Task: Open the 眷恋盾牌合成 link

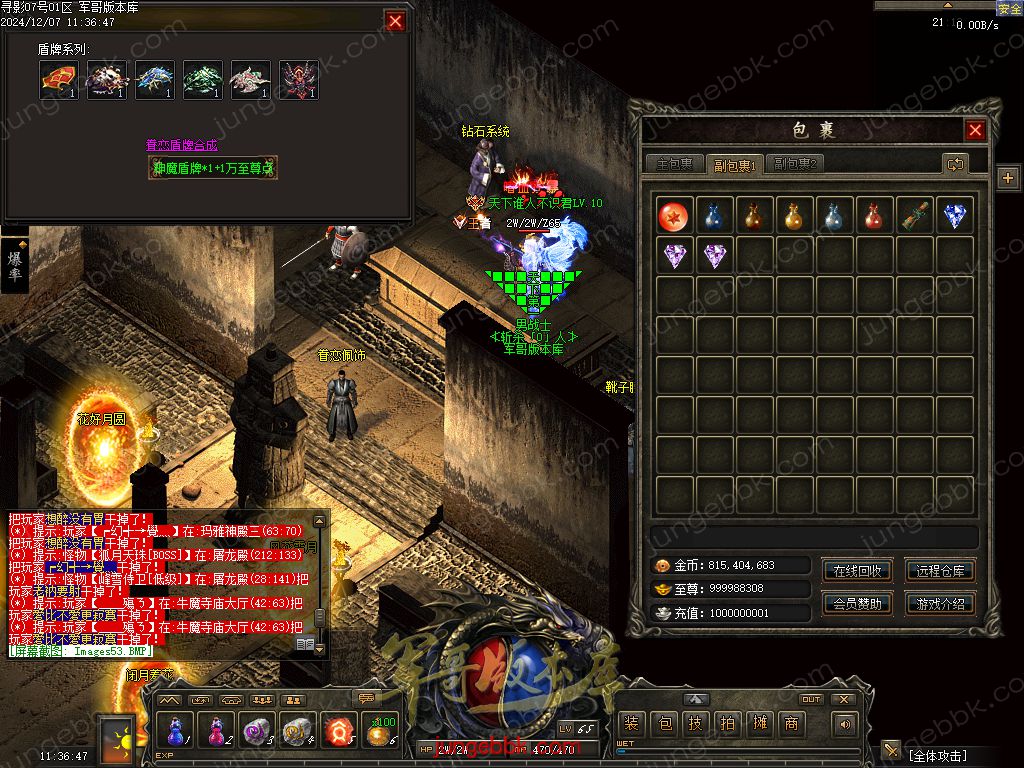Action: click(182, 145)
